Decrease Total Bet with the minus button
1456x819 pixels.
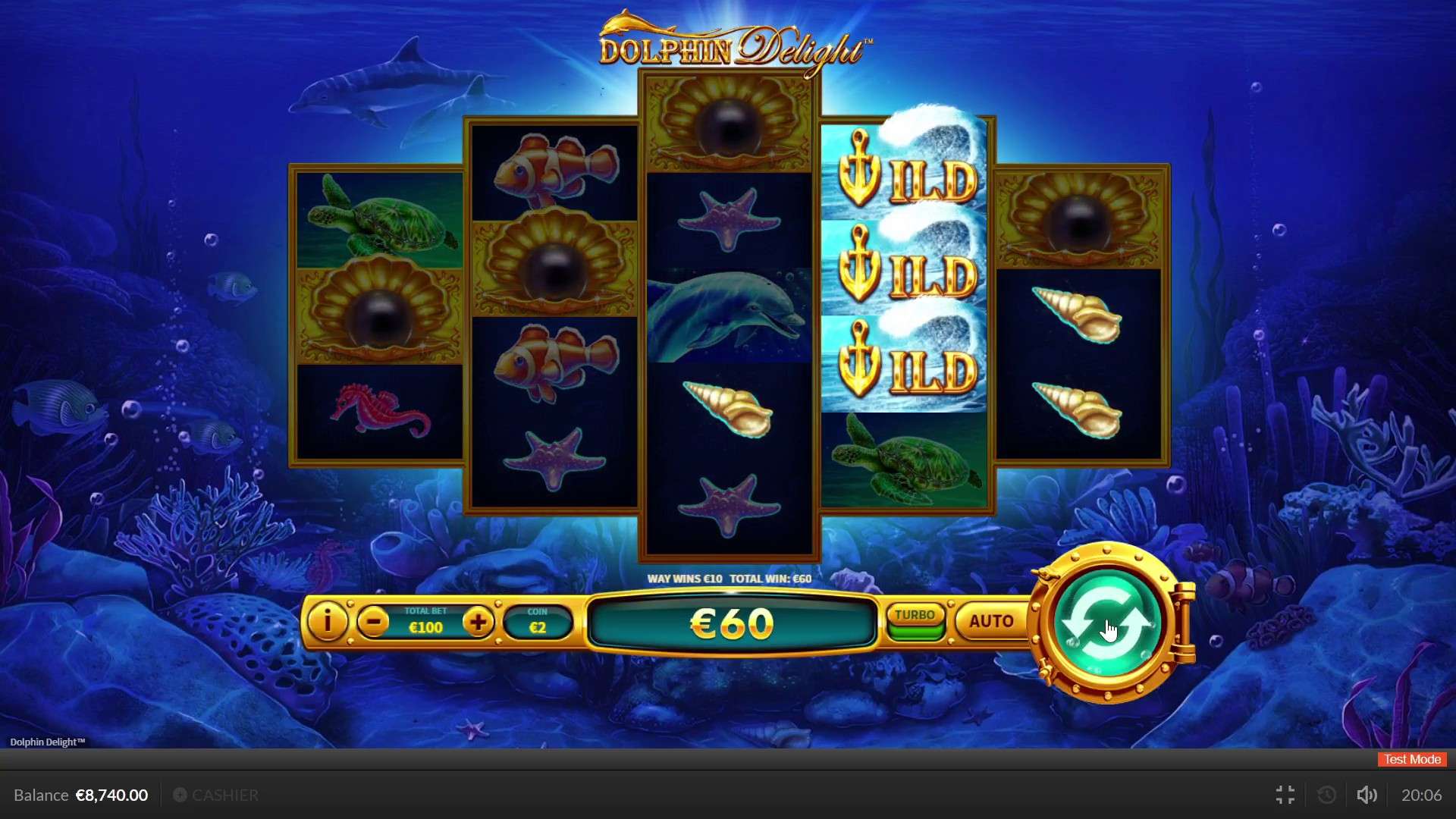click(x=372, y=622)
